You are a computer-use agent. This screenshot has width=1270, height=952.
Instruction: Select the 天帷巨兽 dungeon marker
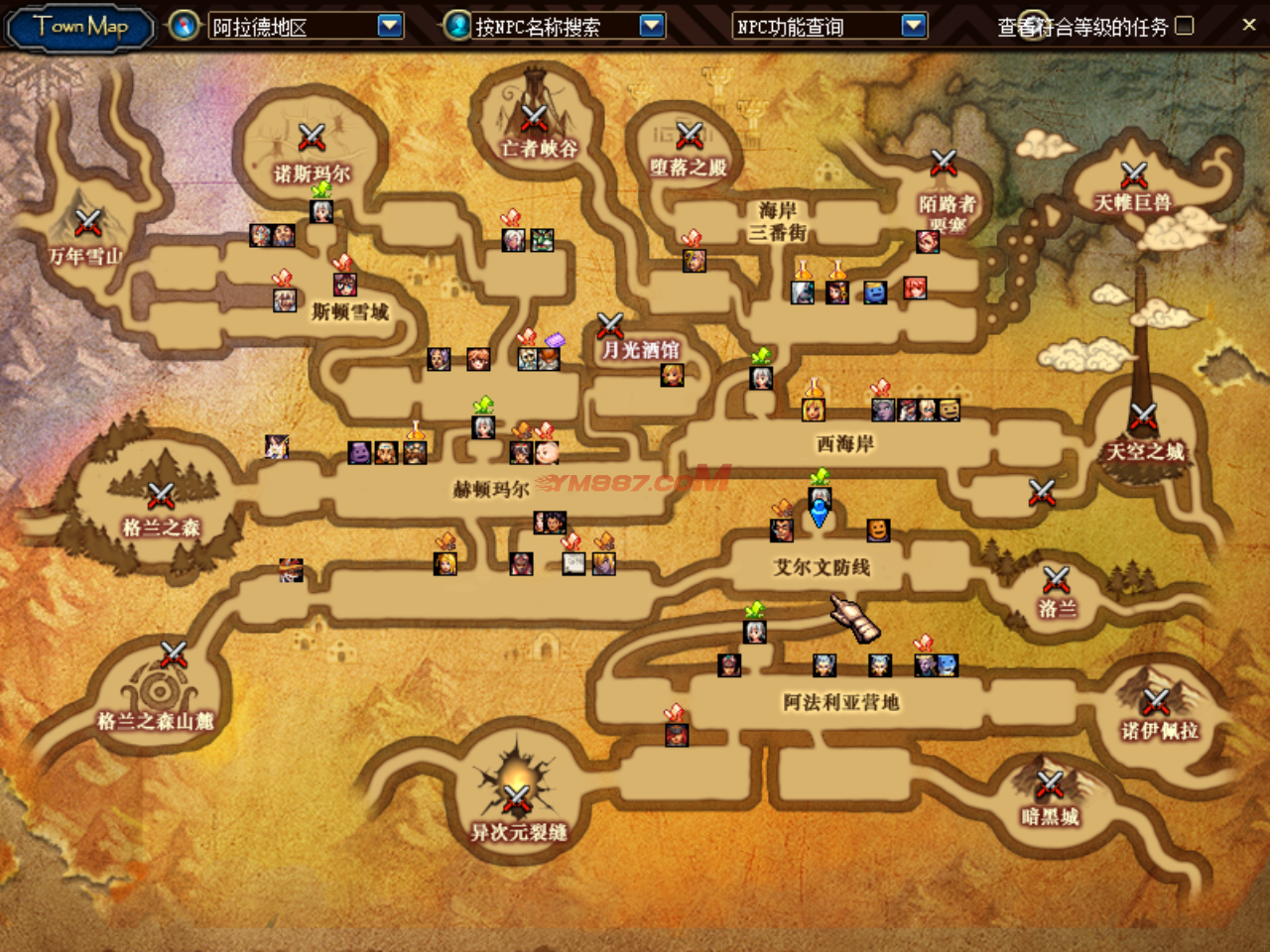tap(1134, 175)
